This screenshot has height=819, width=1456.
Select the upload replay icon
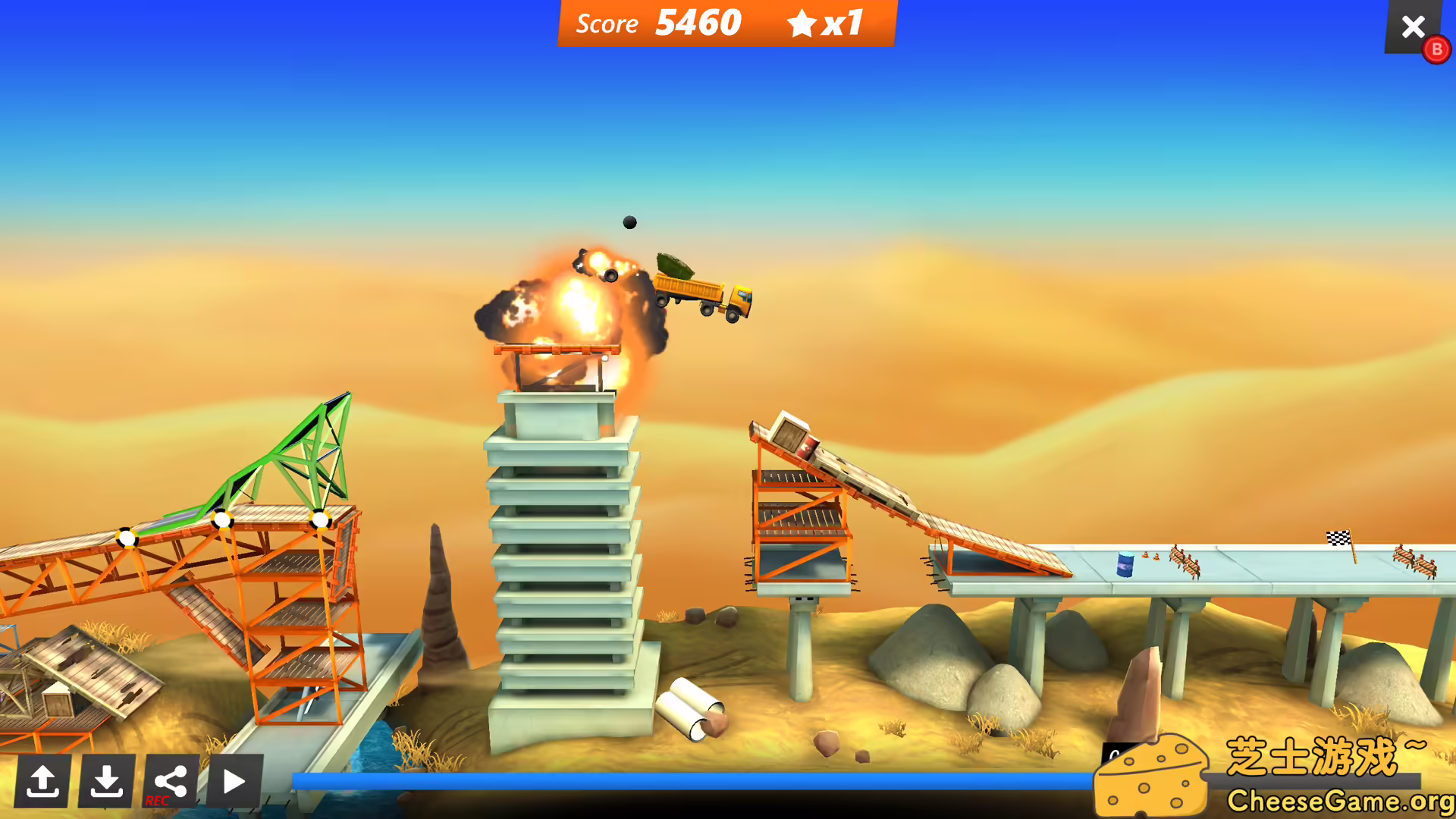(x=43, y=781)
